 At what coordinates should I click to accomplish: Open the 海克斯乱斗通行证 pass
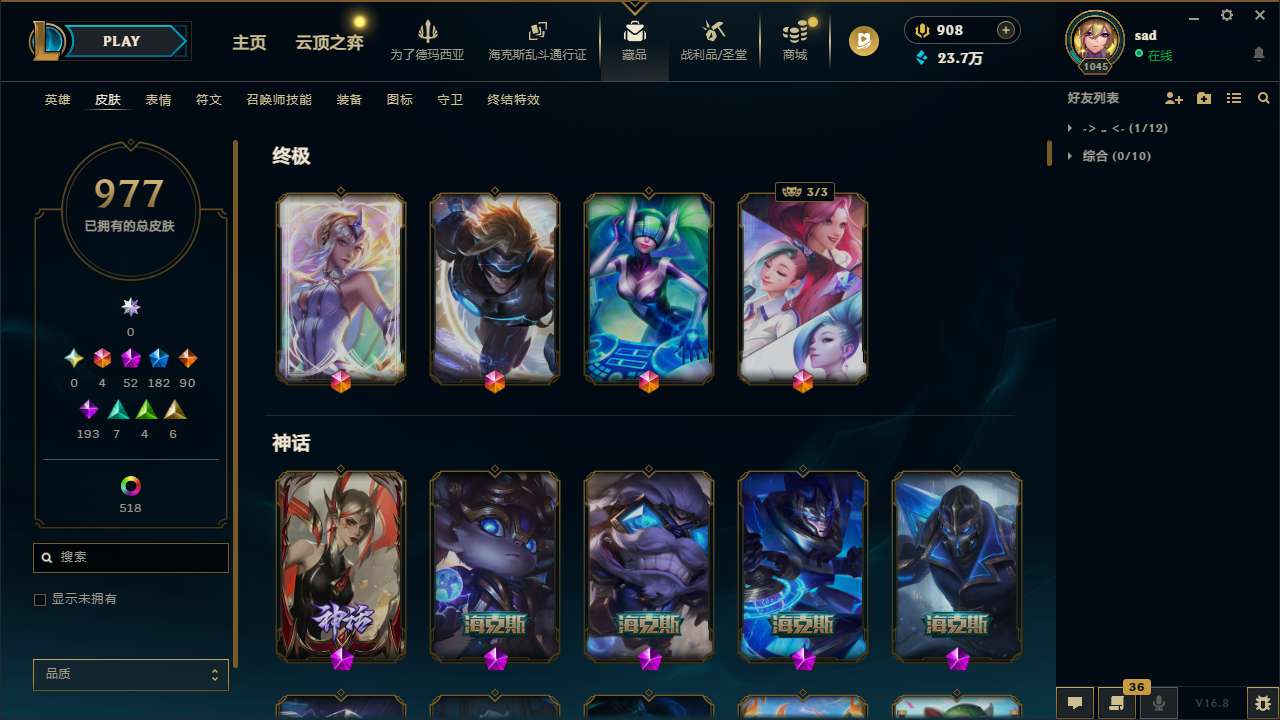coord(536,40)
